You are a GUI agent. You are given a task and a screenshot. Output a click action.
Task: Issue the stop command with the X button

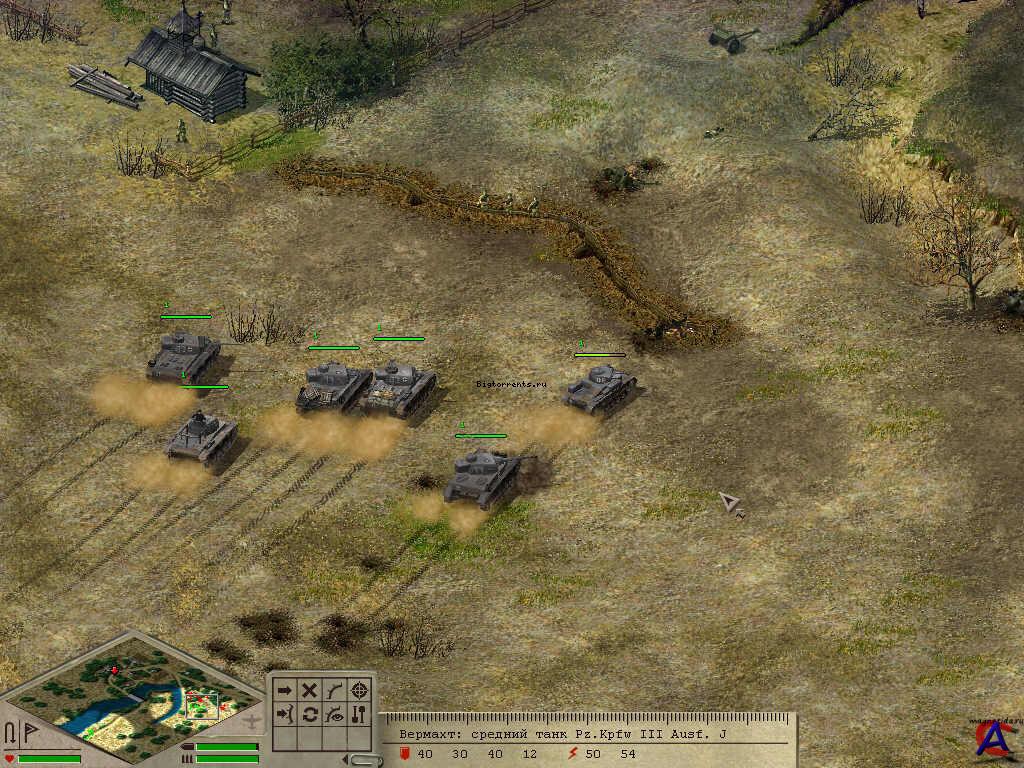(310, 690)
